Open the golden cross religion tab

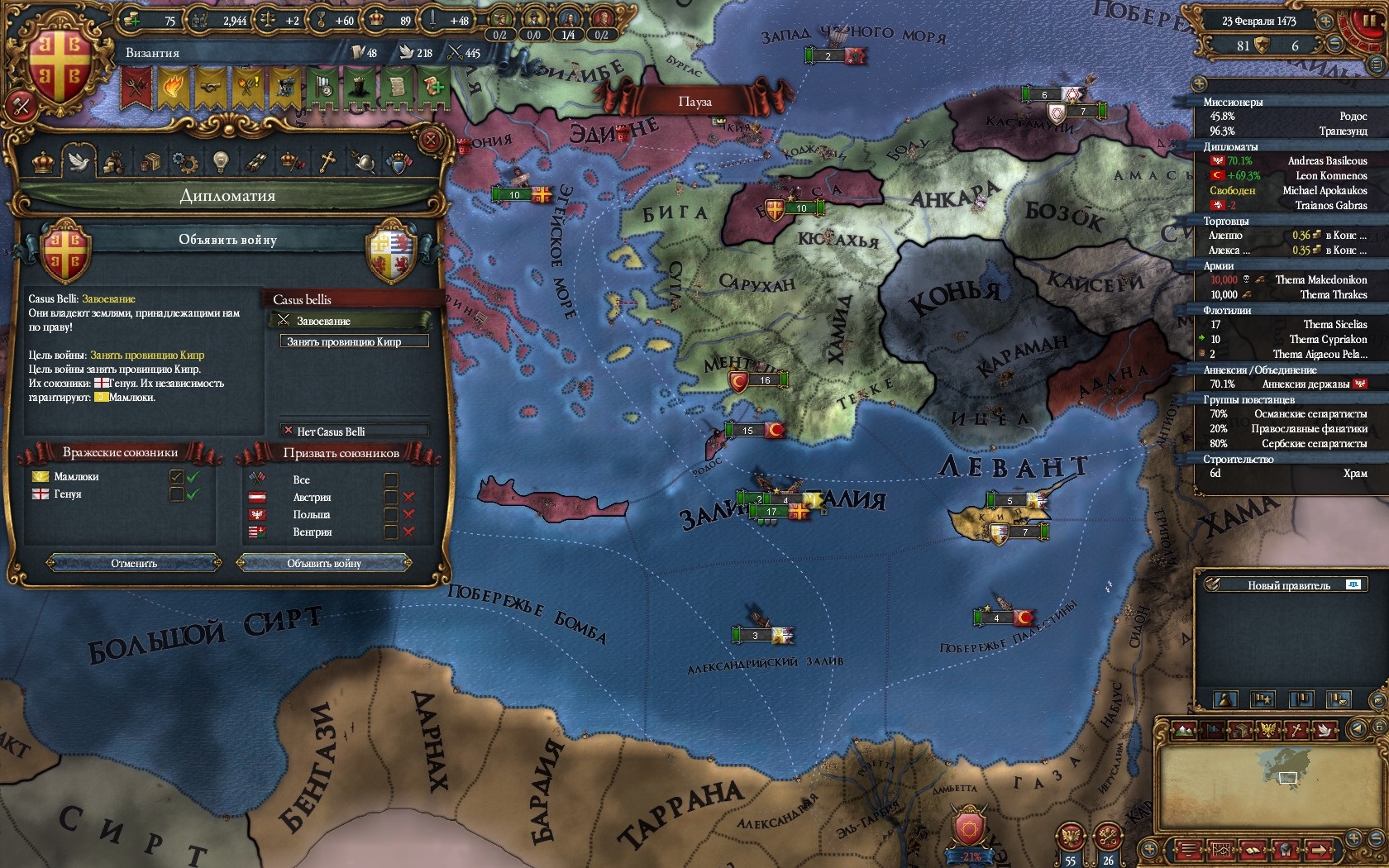tap(327, 162)
